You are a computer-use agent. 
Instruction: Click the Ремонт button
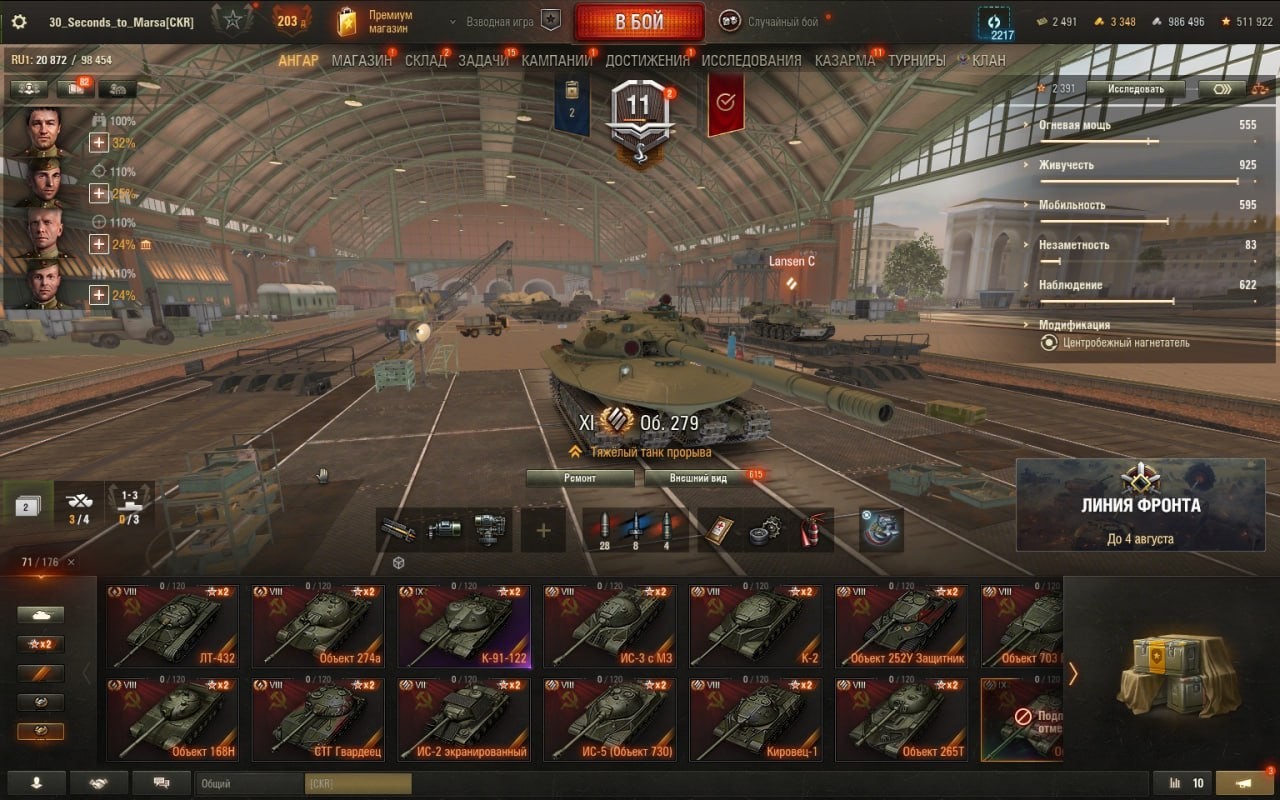[x=580, y=478]
